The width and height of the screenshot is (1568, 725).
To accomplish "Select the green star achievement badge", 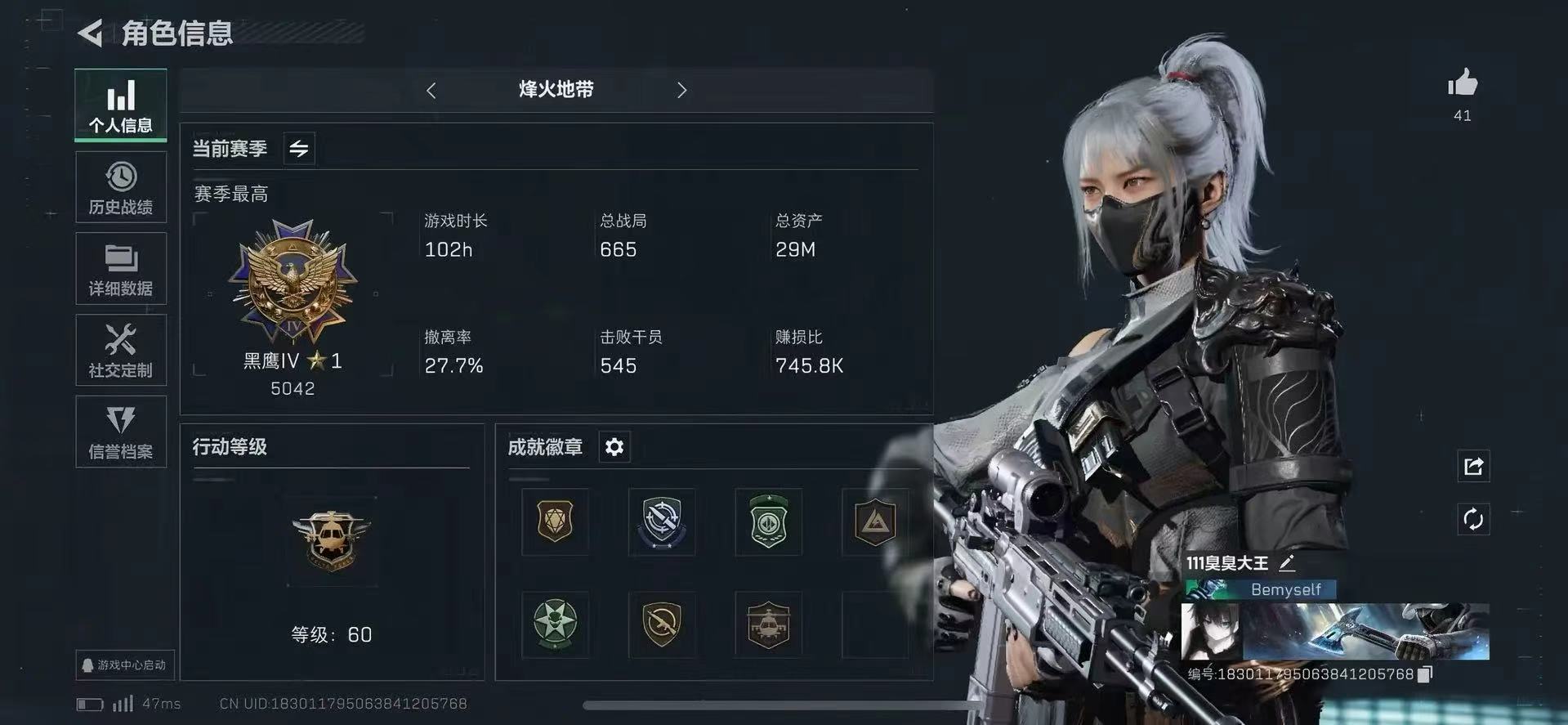I will [x=555, y=624].
